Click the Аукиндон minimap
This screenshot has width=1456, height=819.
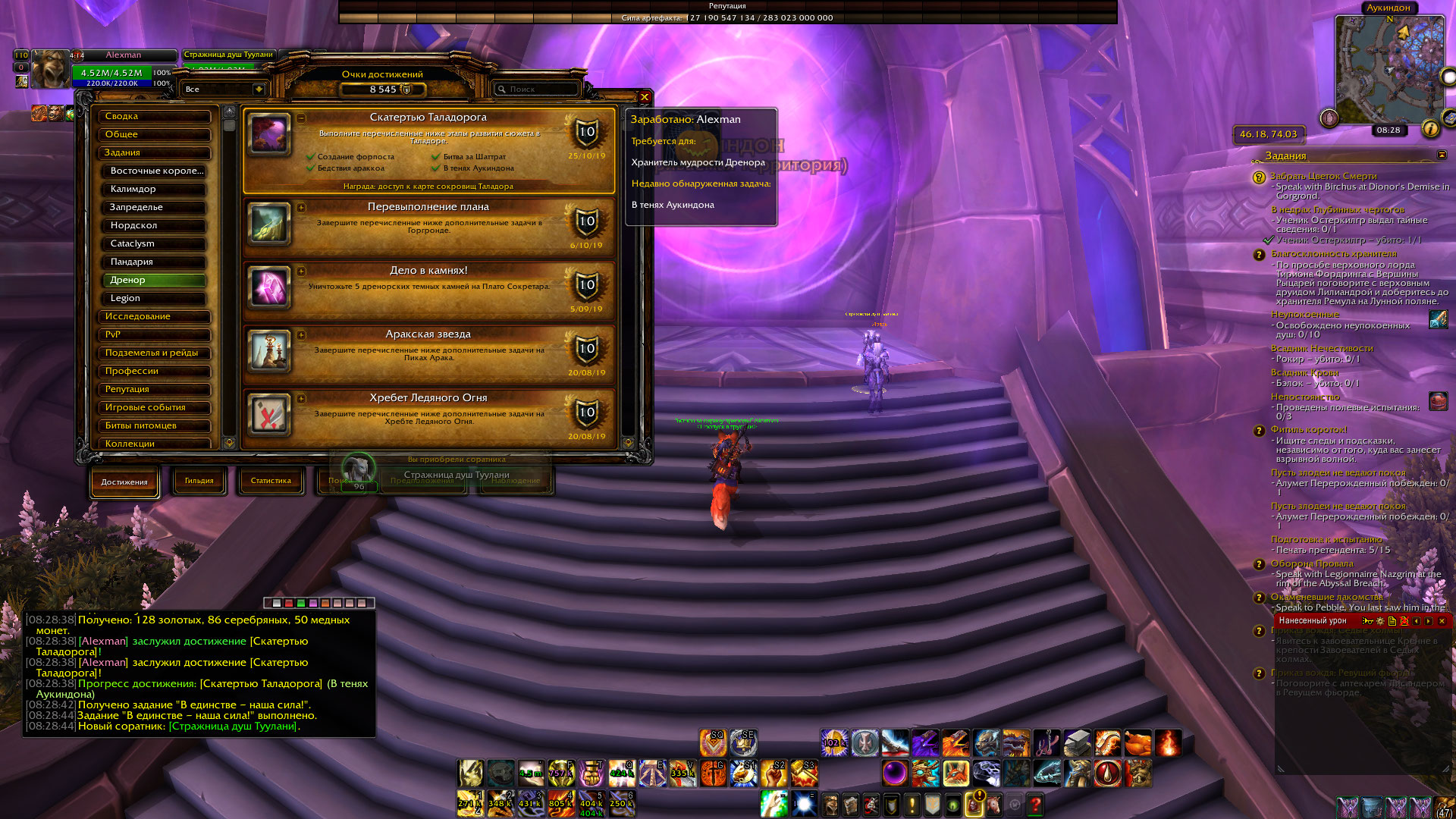[x=1389, y=70]
